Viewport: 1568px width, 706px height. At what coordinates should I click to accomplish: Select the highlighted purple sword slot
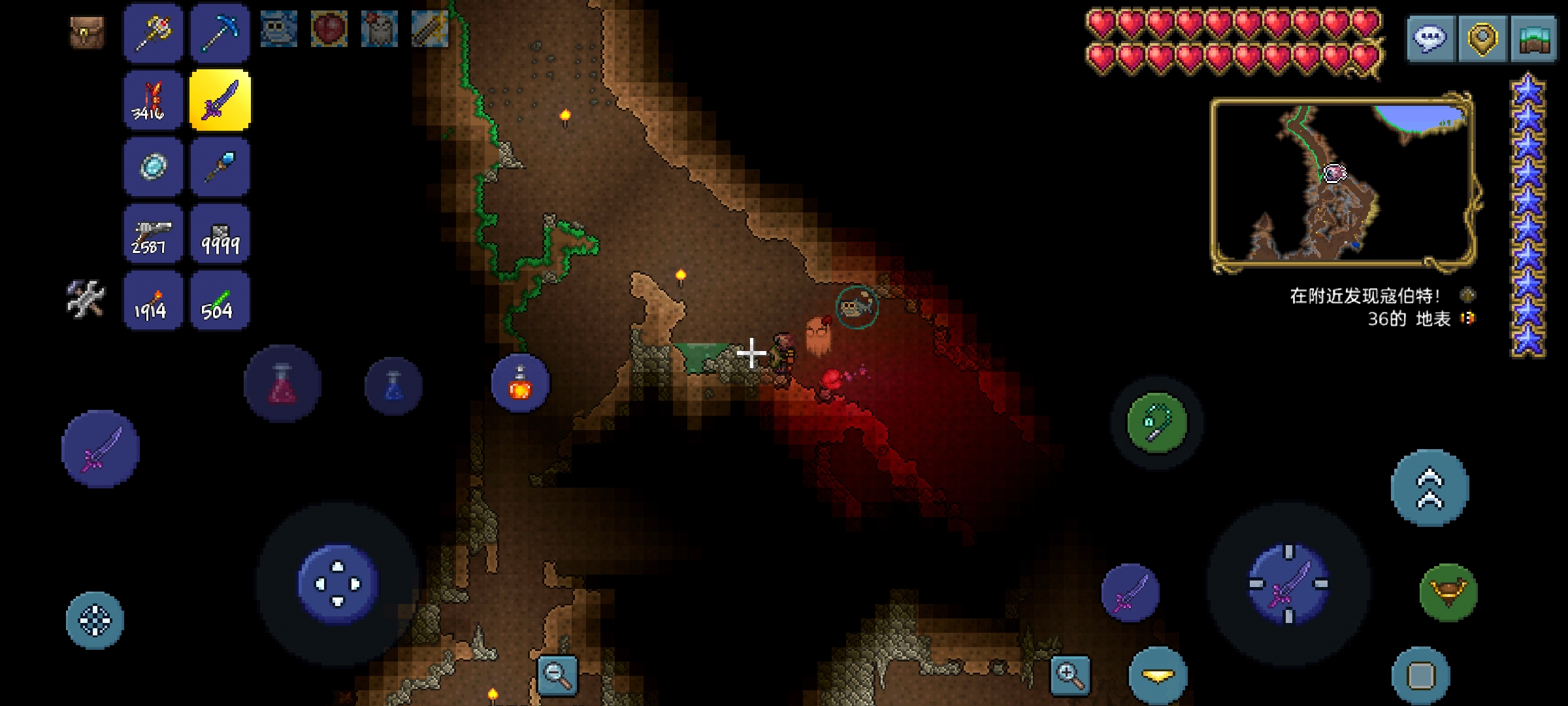pyautogui.click(x=220, y=100)
